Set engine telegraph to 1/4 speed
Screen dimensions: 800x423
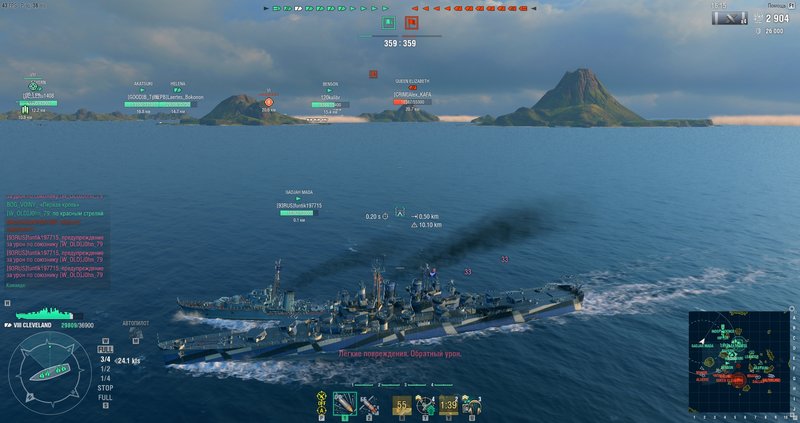(105, 377)
